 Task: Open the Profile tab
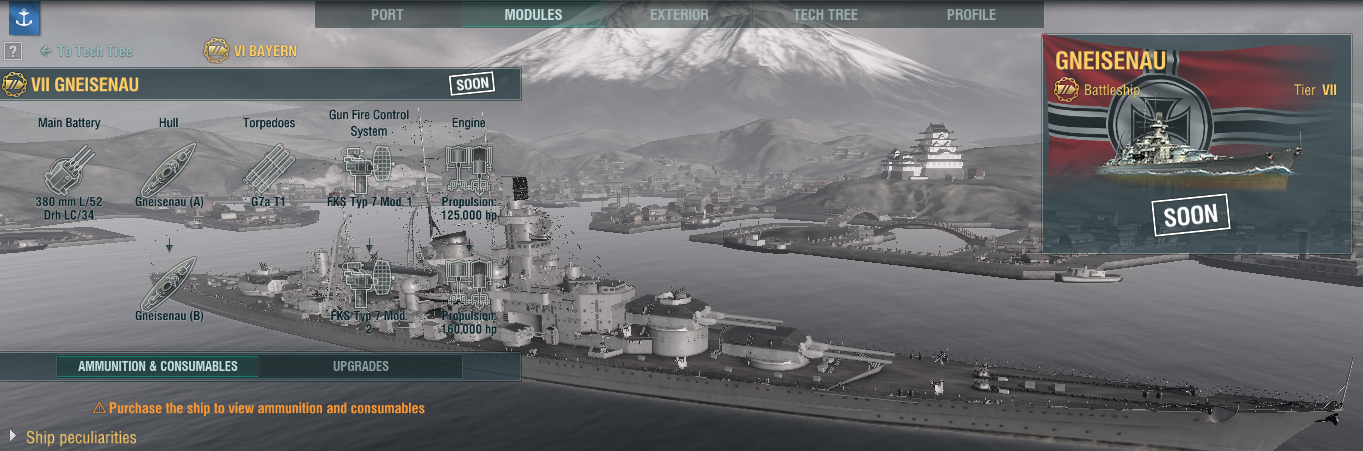(971, 15)
